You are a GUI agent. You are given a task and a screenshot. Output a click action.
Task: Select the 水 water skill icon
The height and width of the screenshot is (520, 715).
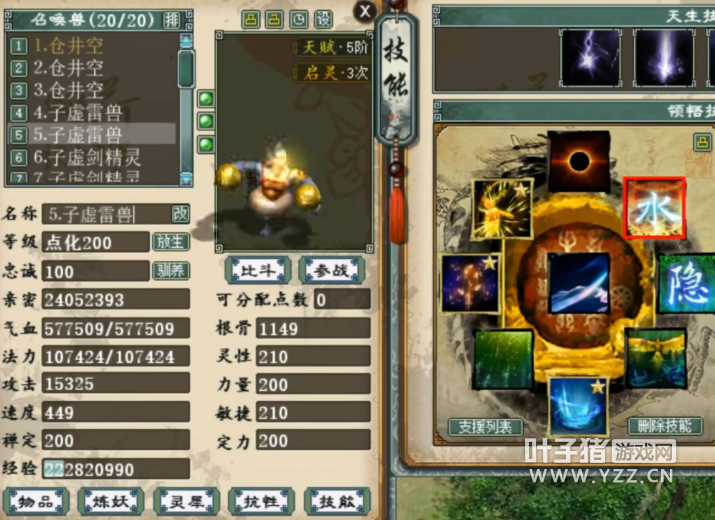pos(655,208)
